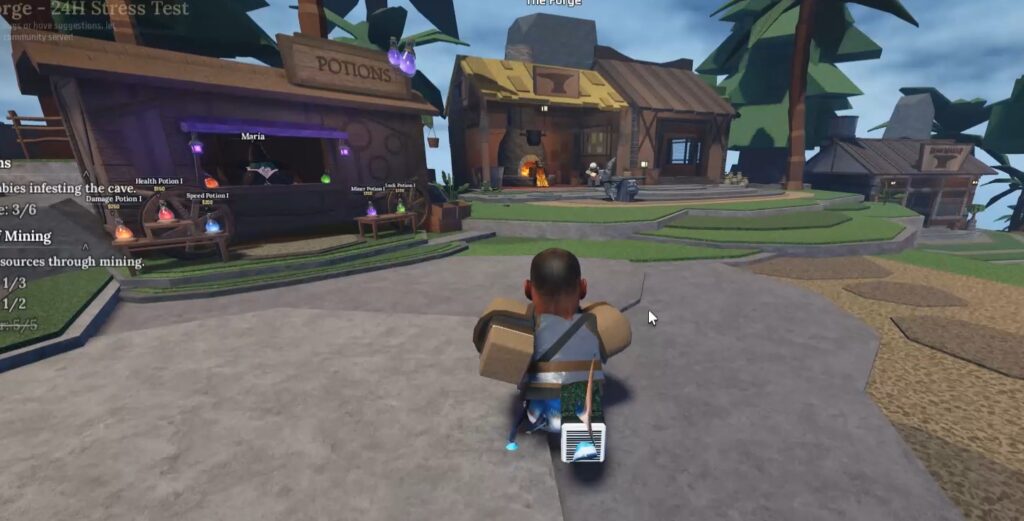The image size is (1024, 521).
Task: Collapse the Mining quest with its caret arrow
Action: 85,247
